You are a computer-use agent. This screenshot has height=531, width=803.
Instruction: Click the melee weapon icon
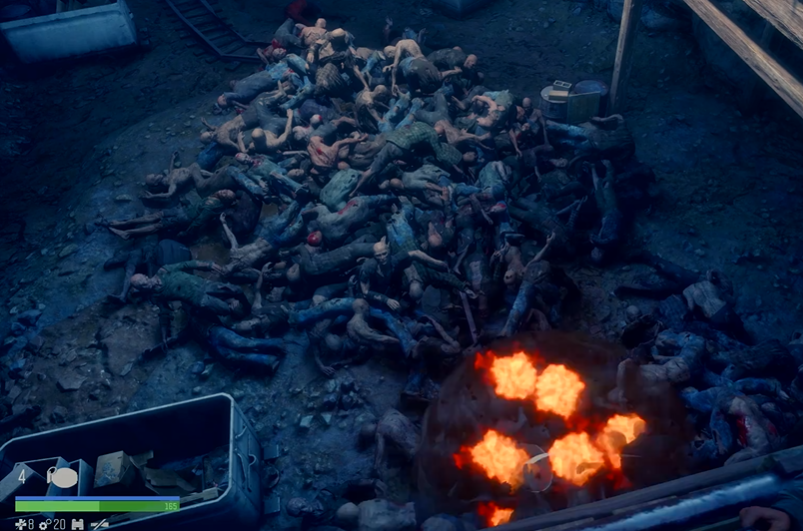click(x=99, y=524)
